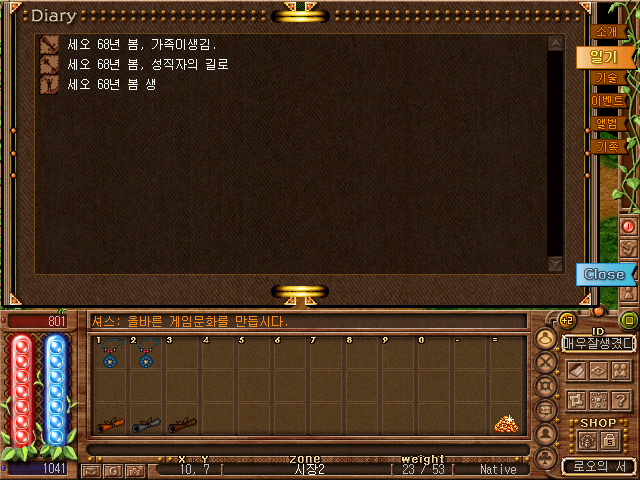Show the 앨범 (album) tab

point(606,124)
